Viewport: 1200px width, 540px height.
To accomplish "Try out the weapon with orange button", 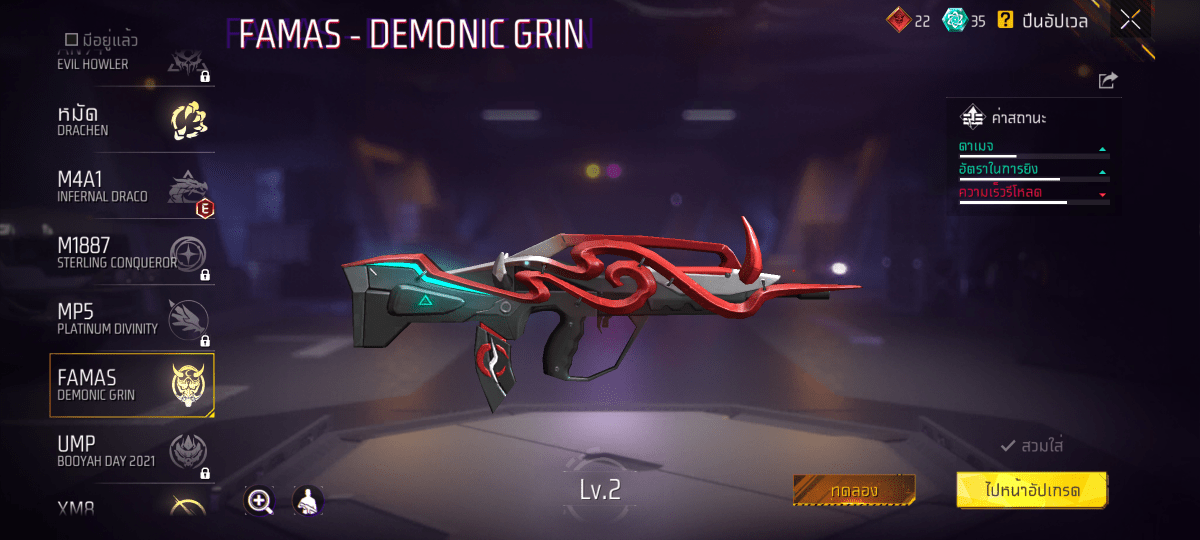I will (x=854, y=490).
